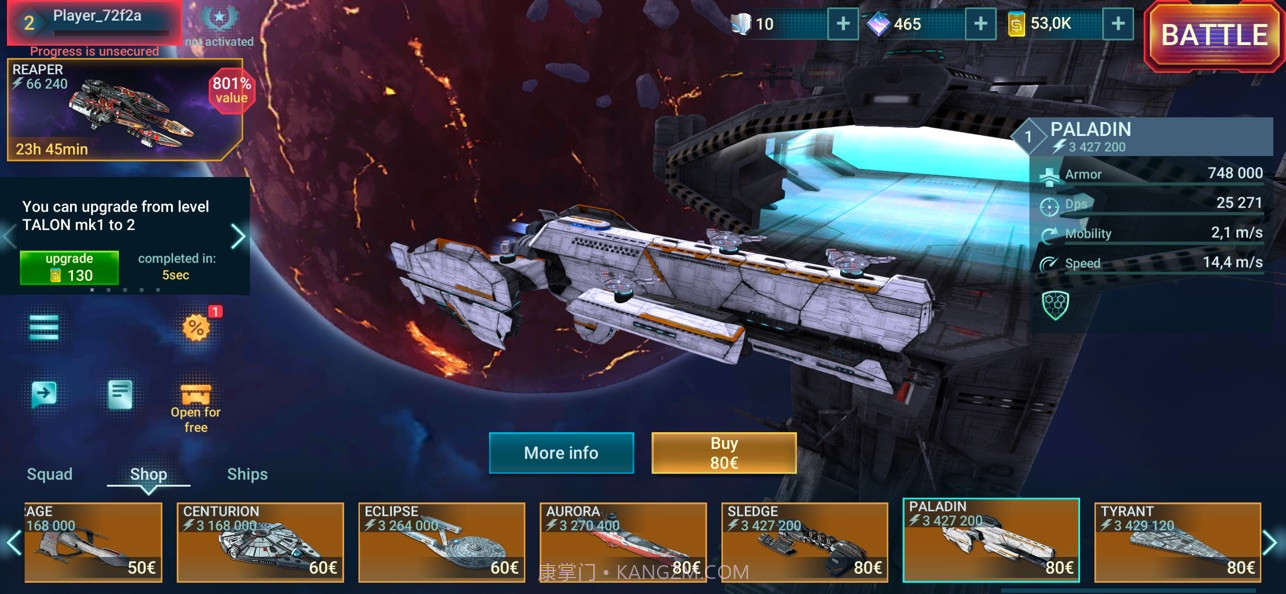This screenshot has height=594, width=1286.
Task: Open the Player_72f2a profile
Action: (95, 22)
